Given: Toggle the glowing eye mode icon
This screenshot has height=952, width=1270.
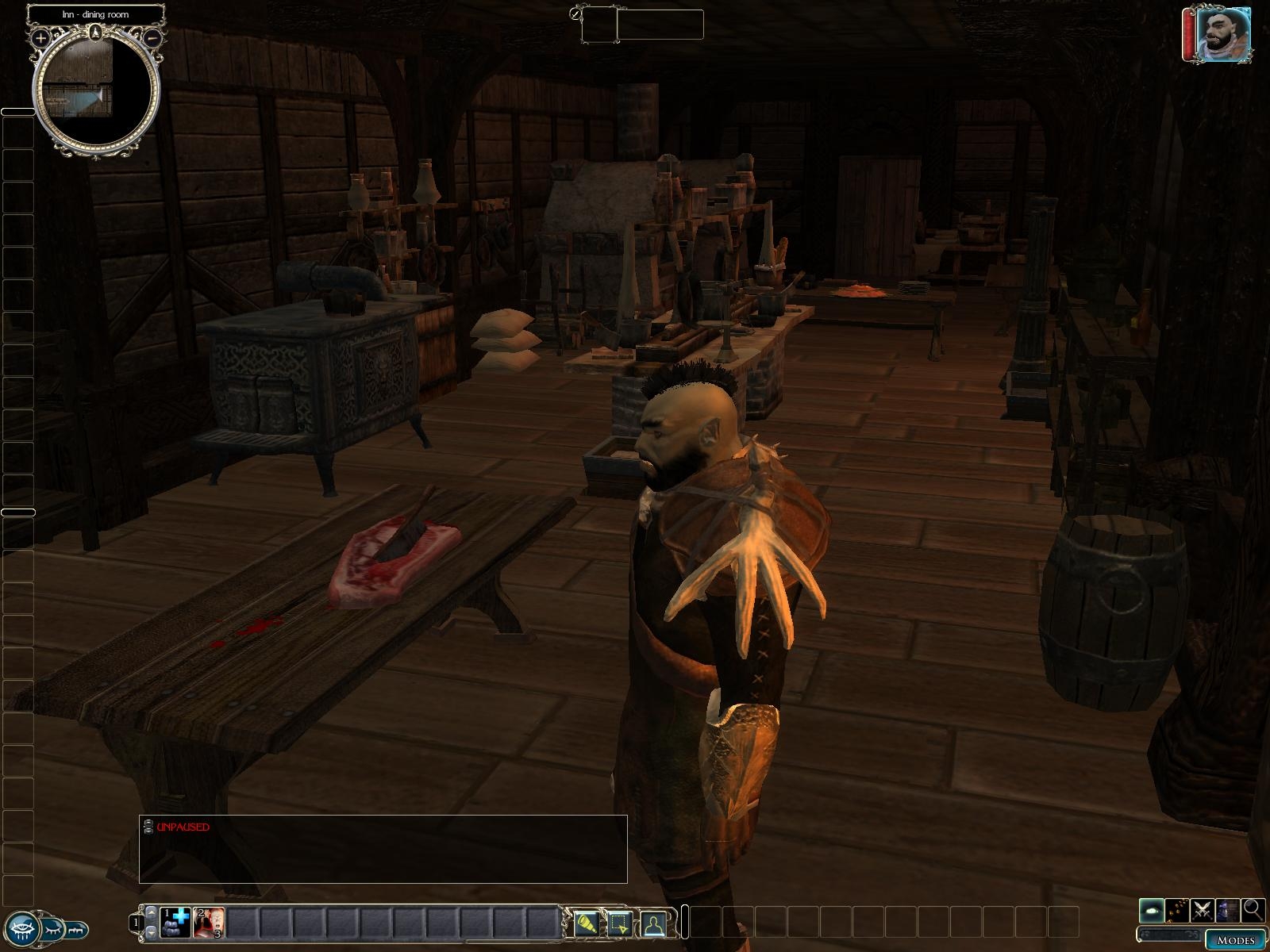Looking at the screenshot, I should pyautogui.click(x=1152, y=909).
